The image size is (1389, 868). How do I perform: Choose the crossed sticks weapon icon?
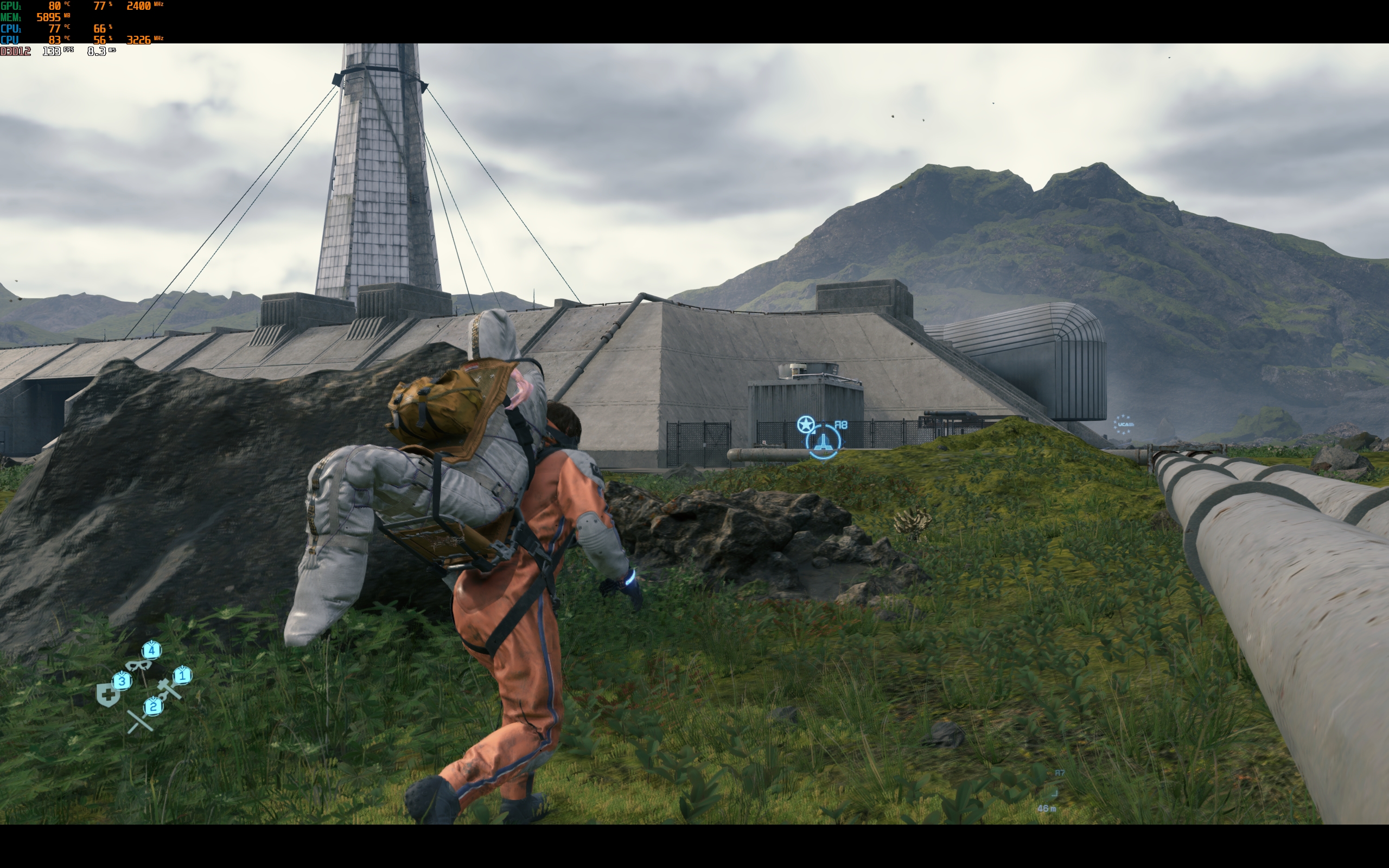tap(139, 722)
